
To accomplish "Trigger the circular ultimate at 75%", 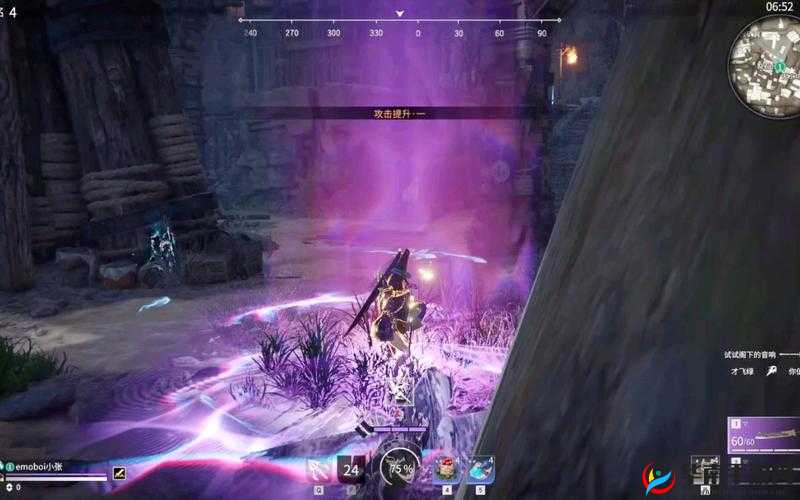I will (x=399, y=467).
